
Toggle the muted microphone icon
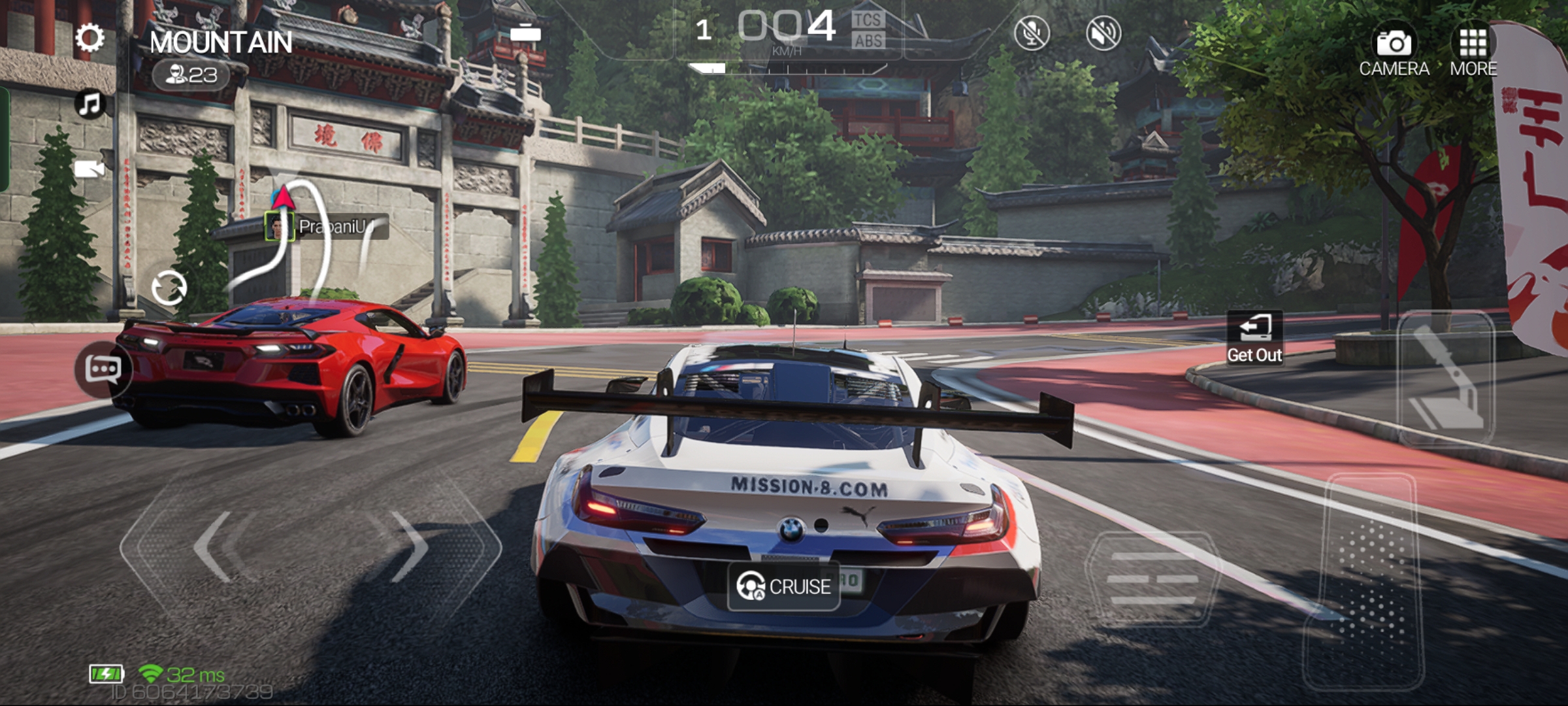point(1032,33)
